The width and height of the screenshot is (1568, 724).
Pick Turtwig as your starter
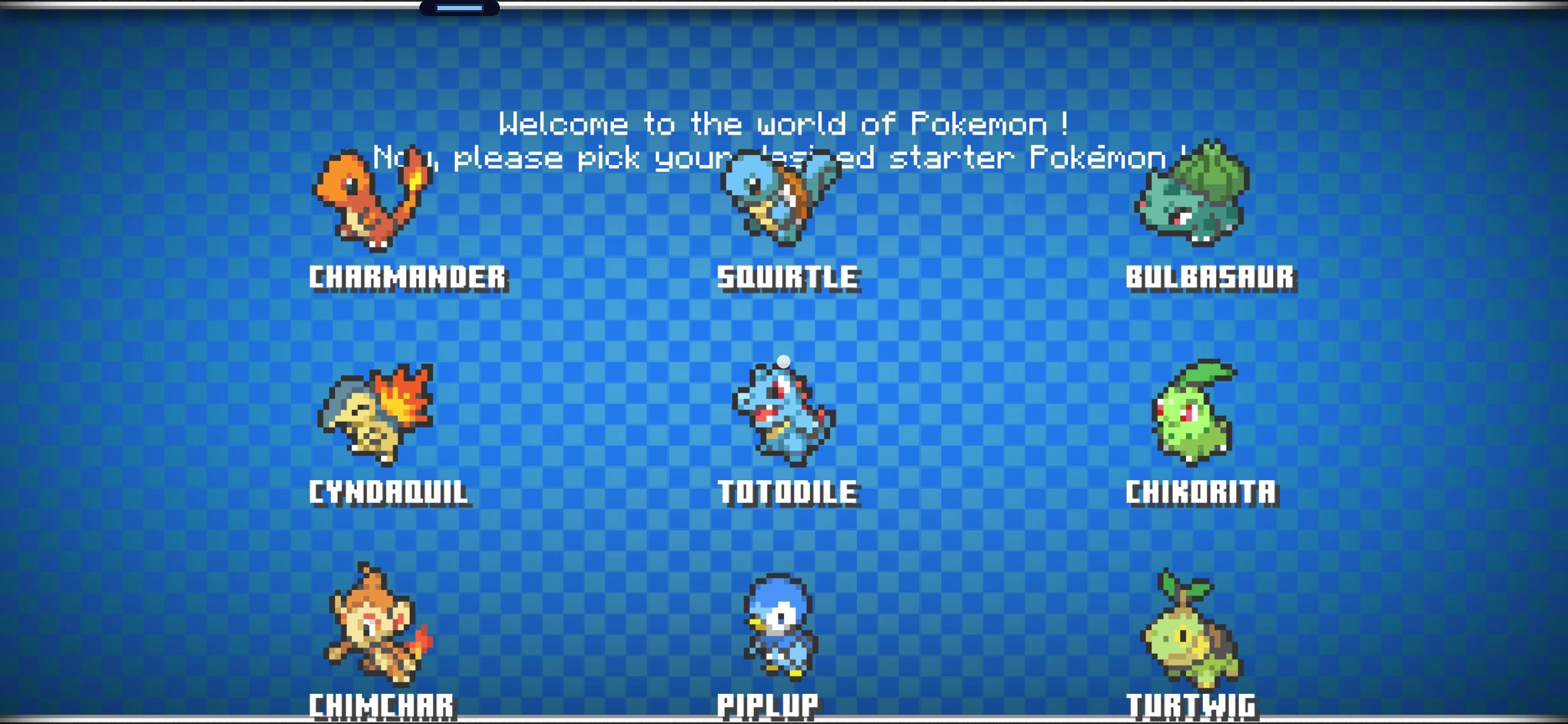1191,630
